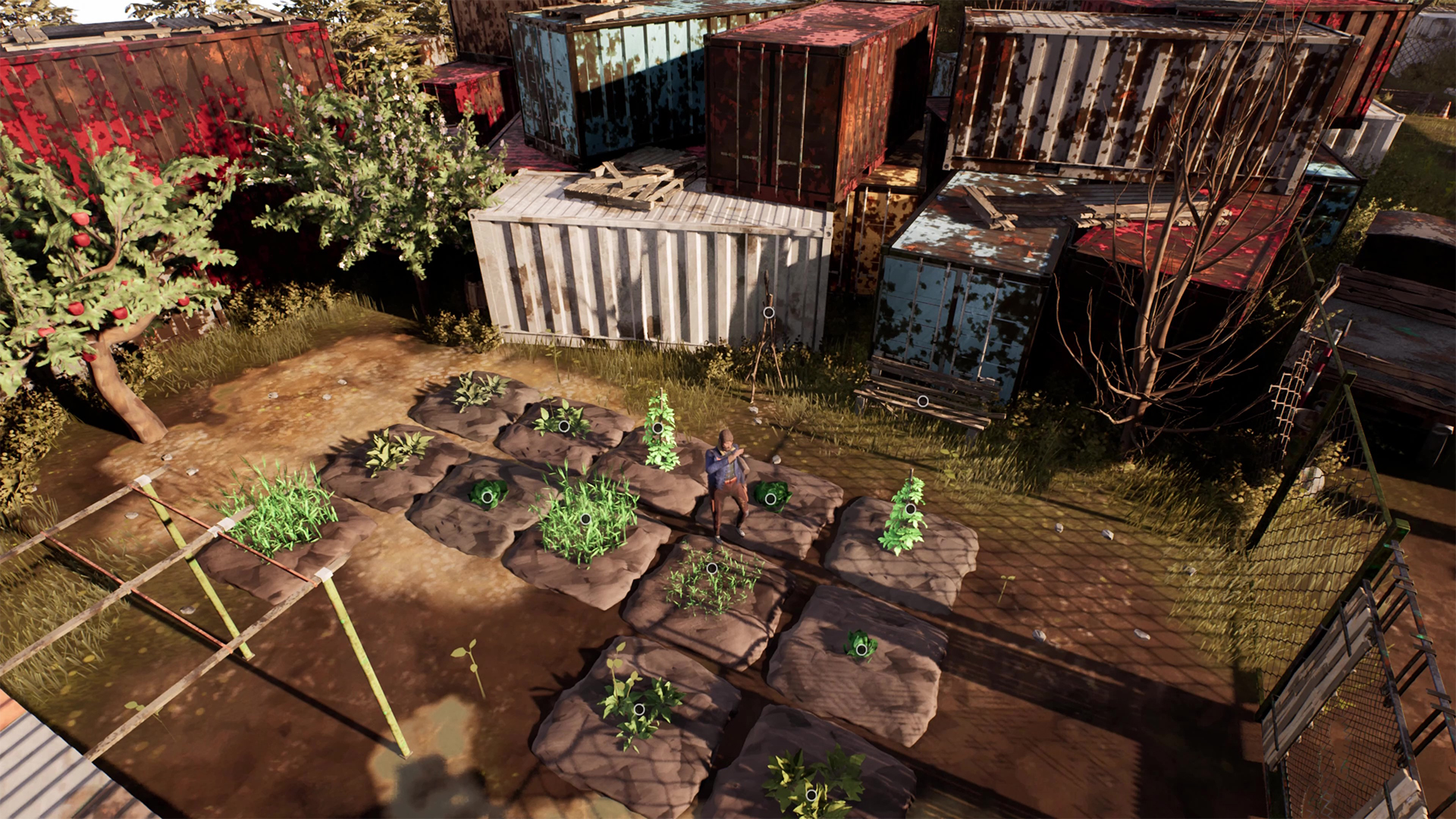Viewport: 1456px width, 819px height.
Task: Choose the marker on the tall grass crop
Action: (x=585, y=519)
